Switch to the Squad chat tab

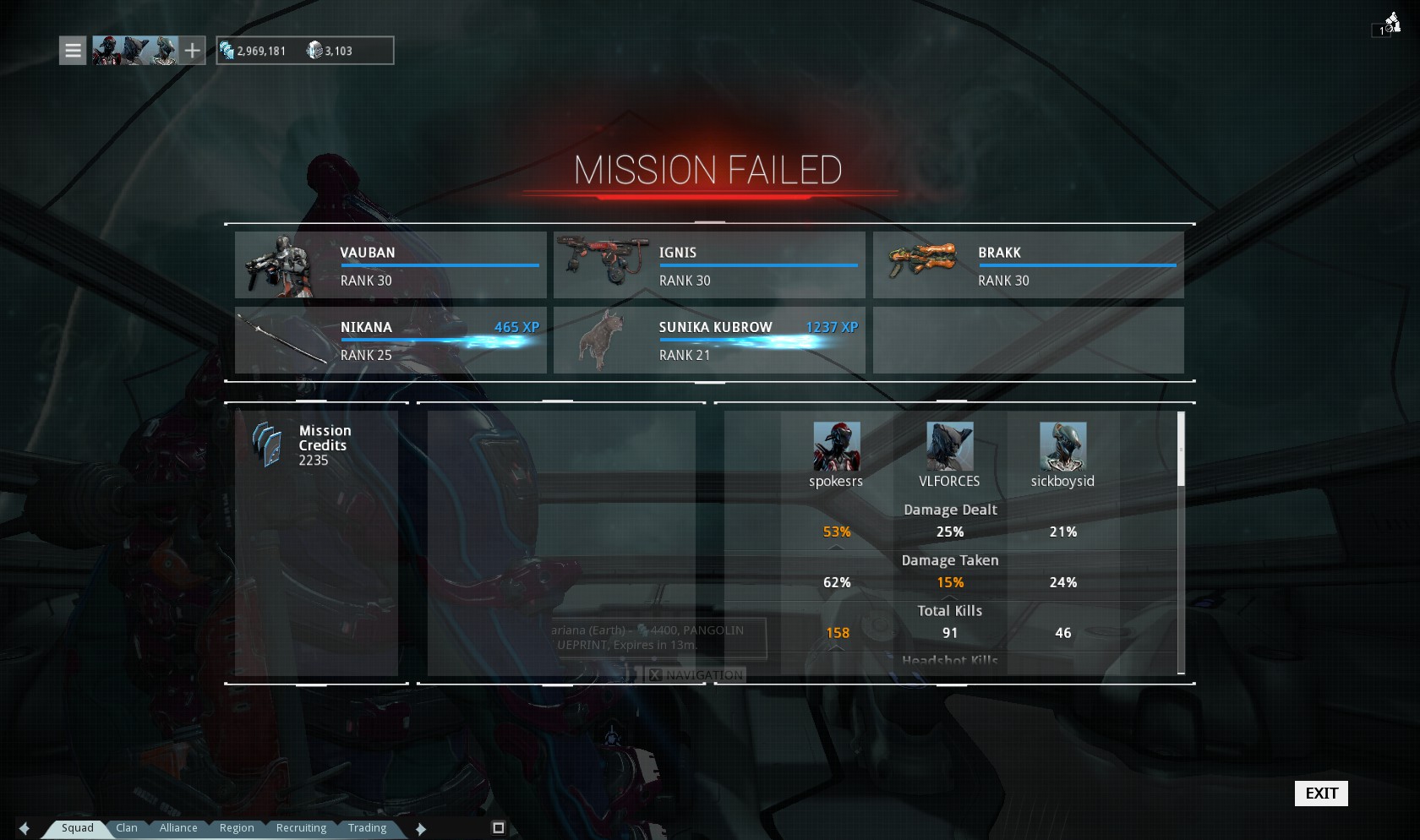tap(77, 828)
